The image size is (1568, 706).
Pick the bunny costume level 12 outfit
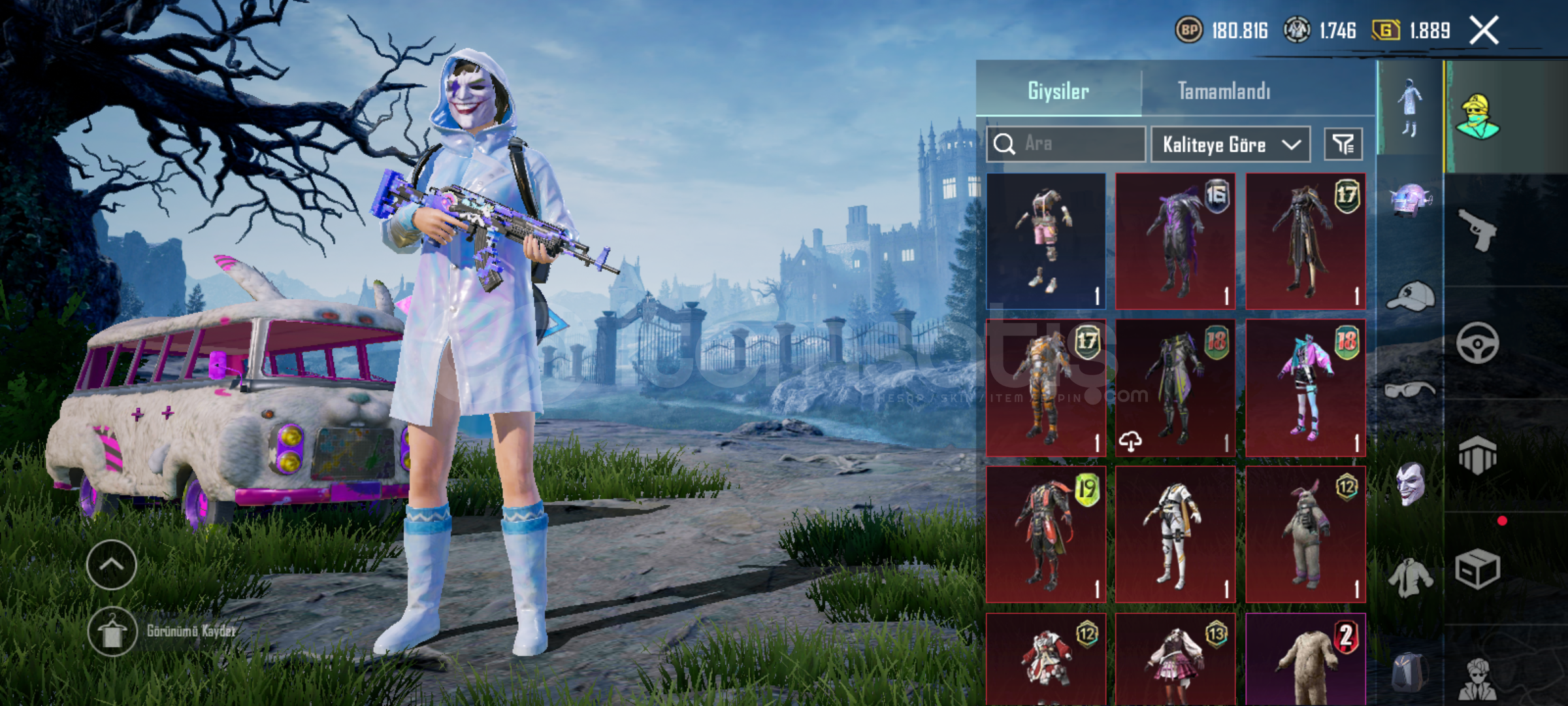click(x=1305, y=534)
